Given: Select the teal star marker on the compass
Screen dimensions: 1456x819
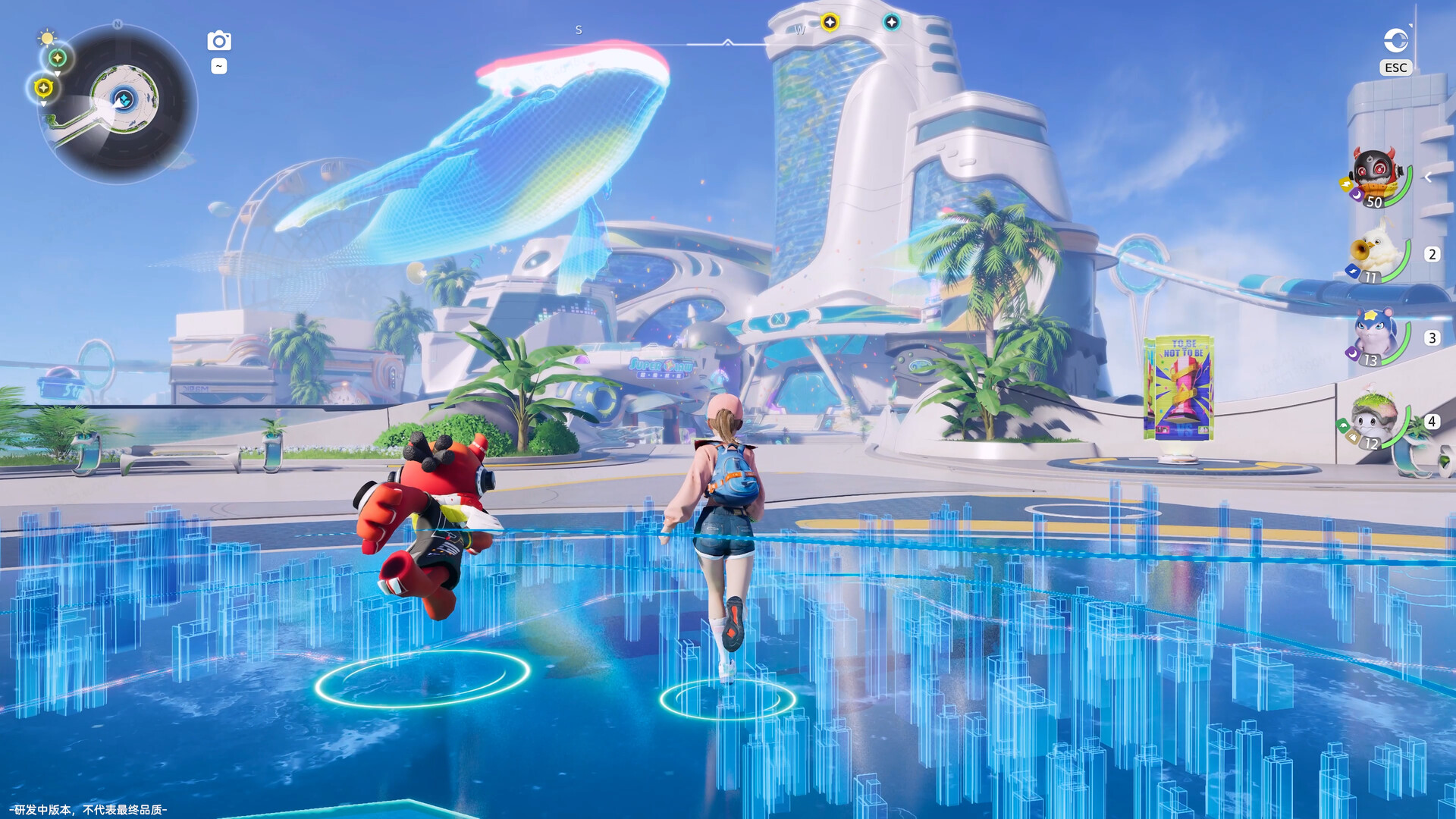Looking at the screenshot, I should coord(892,23).
